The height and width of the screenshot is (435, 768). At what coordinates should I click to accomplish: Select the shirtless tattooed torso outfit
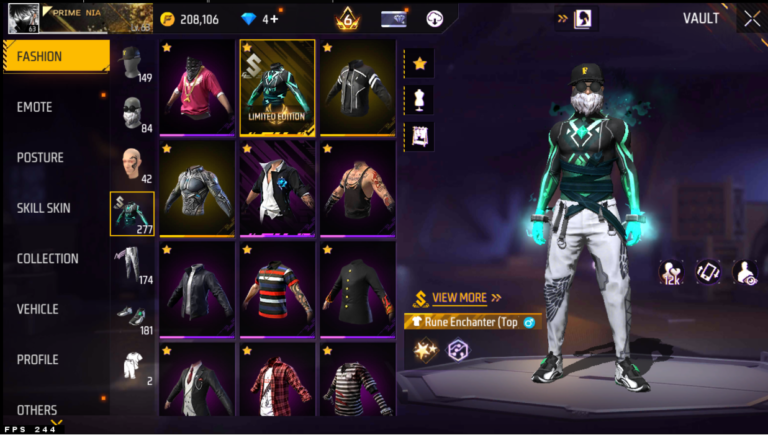point(357,188)
